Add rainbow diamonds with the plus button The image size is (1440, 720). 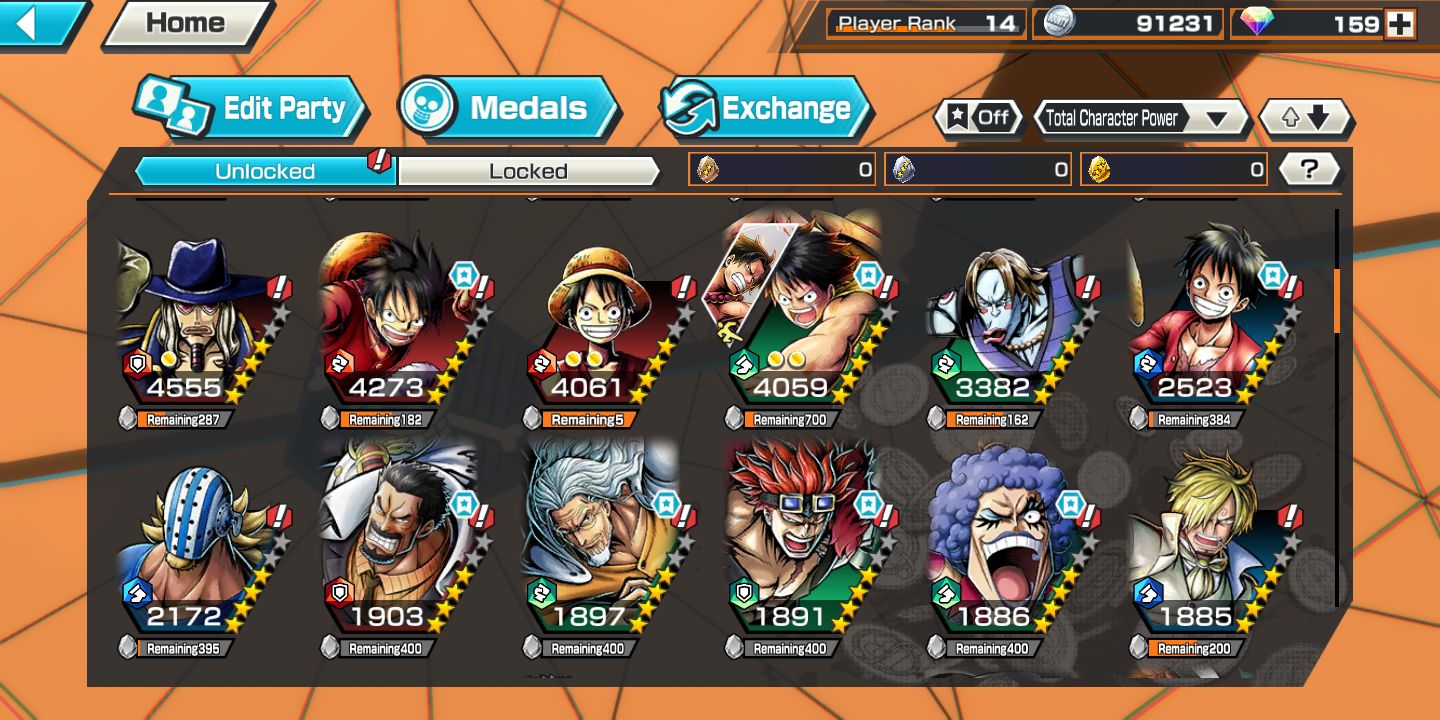[x=1400, y=24]
